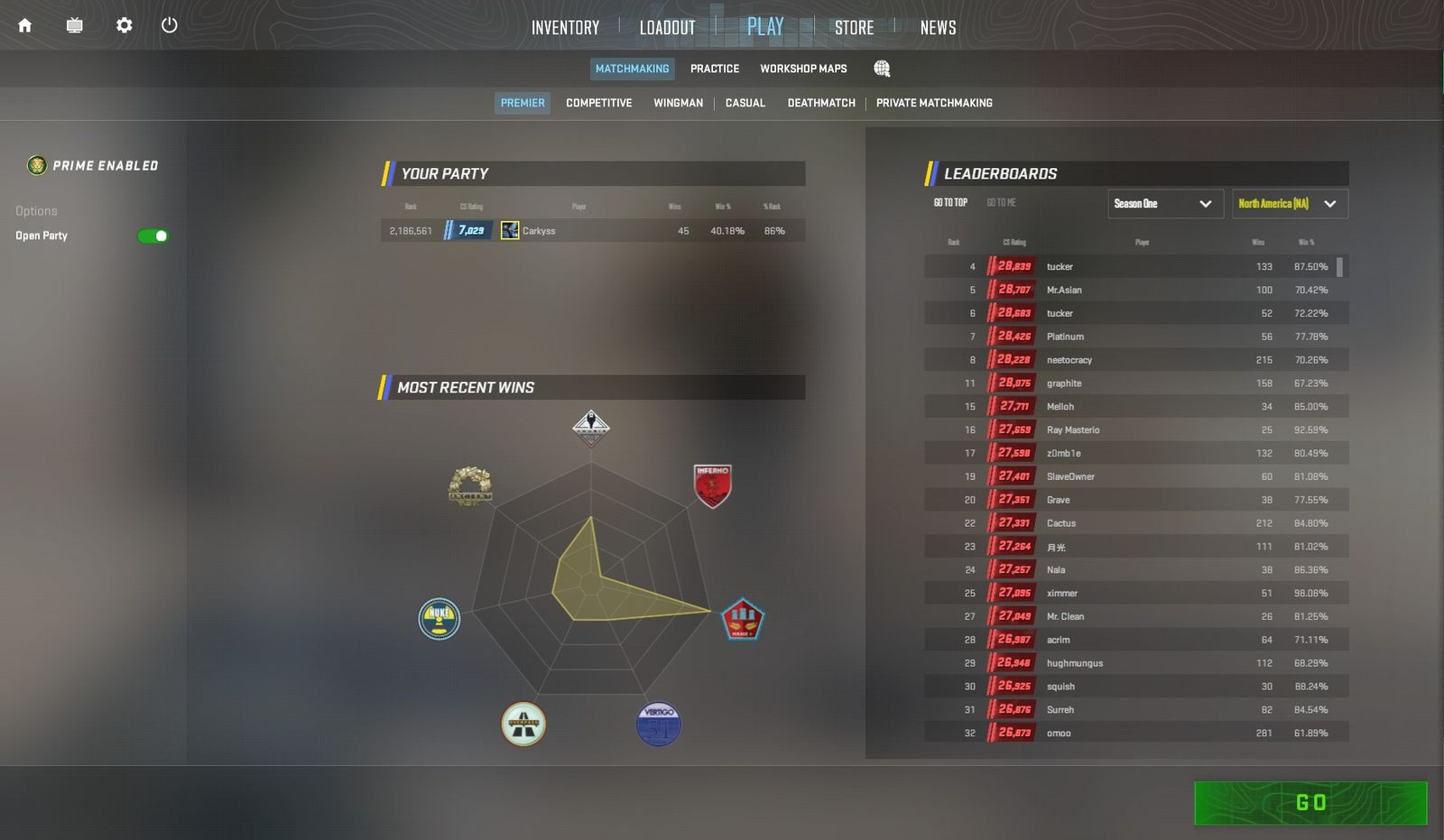1444x840 pixels.
Task: Select the Overpass map icon
Action: [523, 724]
